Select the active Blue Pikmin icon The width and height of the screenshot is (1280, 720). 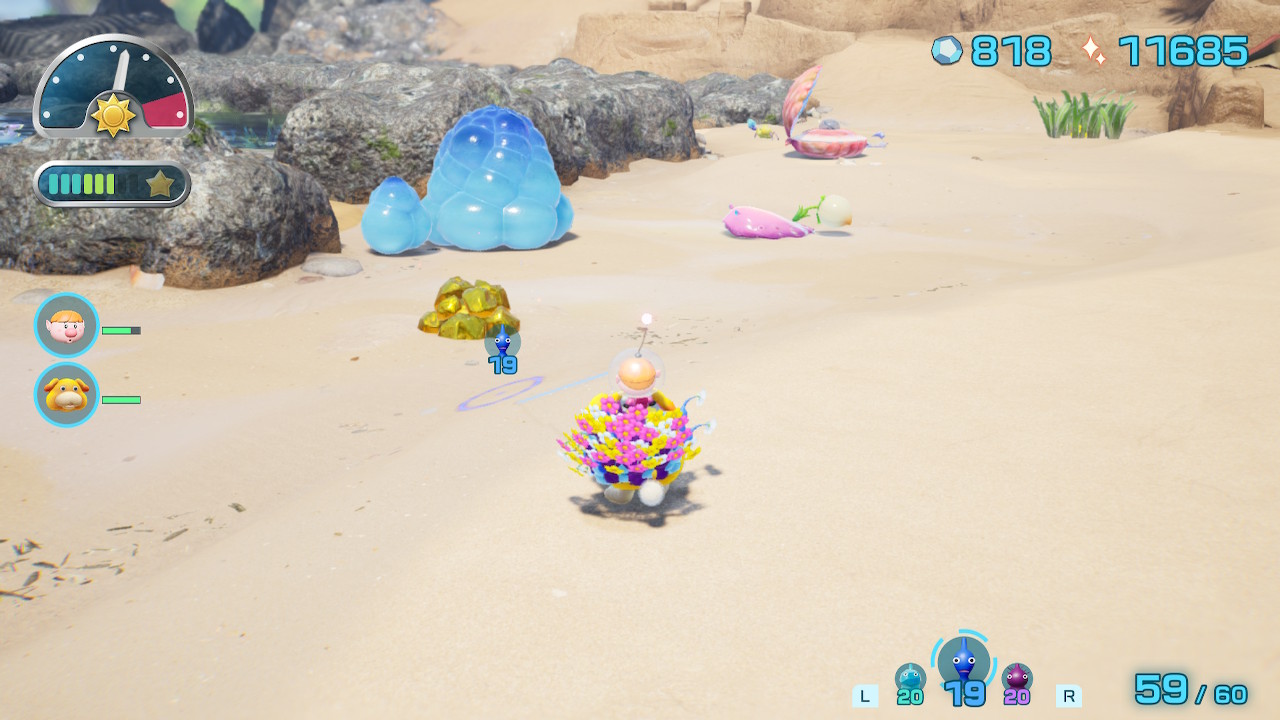point(963,662)
